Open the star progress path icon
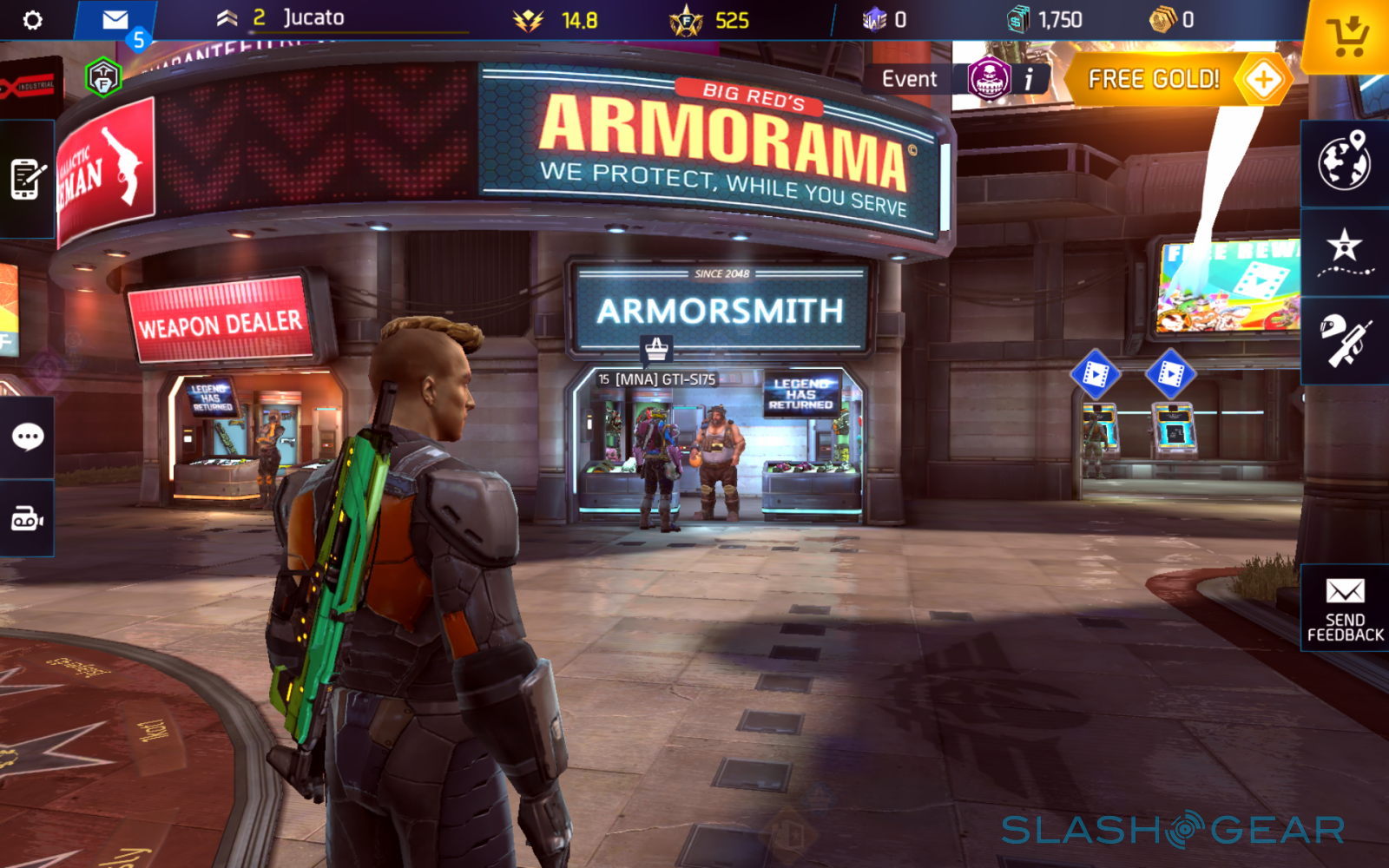The image size is (1389, 868). click(1344, 252)
